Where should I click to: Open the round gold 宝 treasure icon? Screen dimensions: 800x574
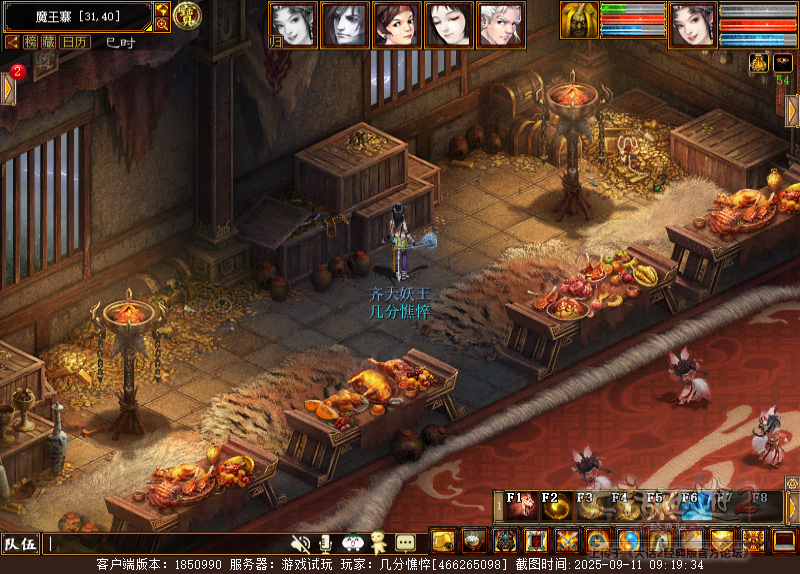click(x=186, y=15)
